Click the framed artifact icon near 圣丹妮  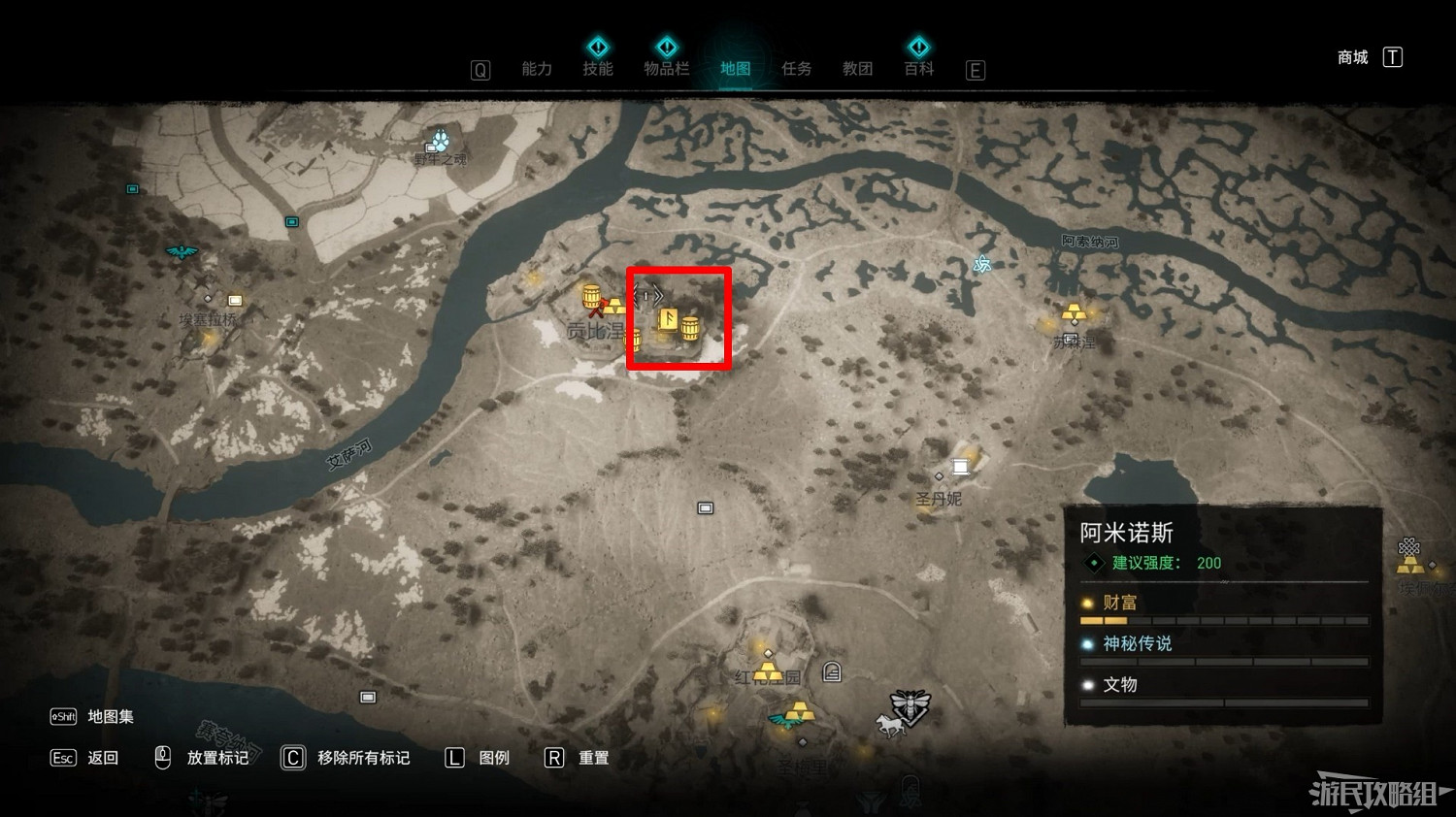[x=962, y=465]
